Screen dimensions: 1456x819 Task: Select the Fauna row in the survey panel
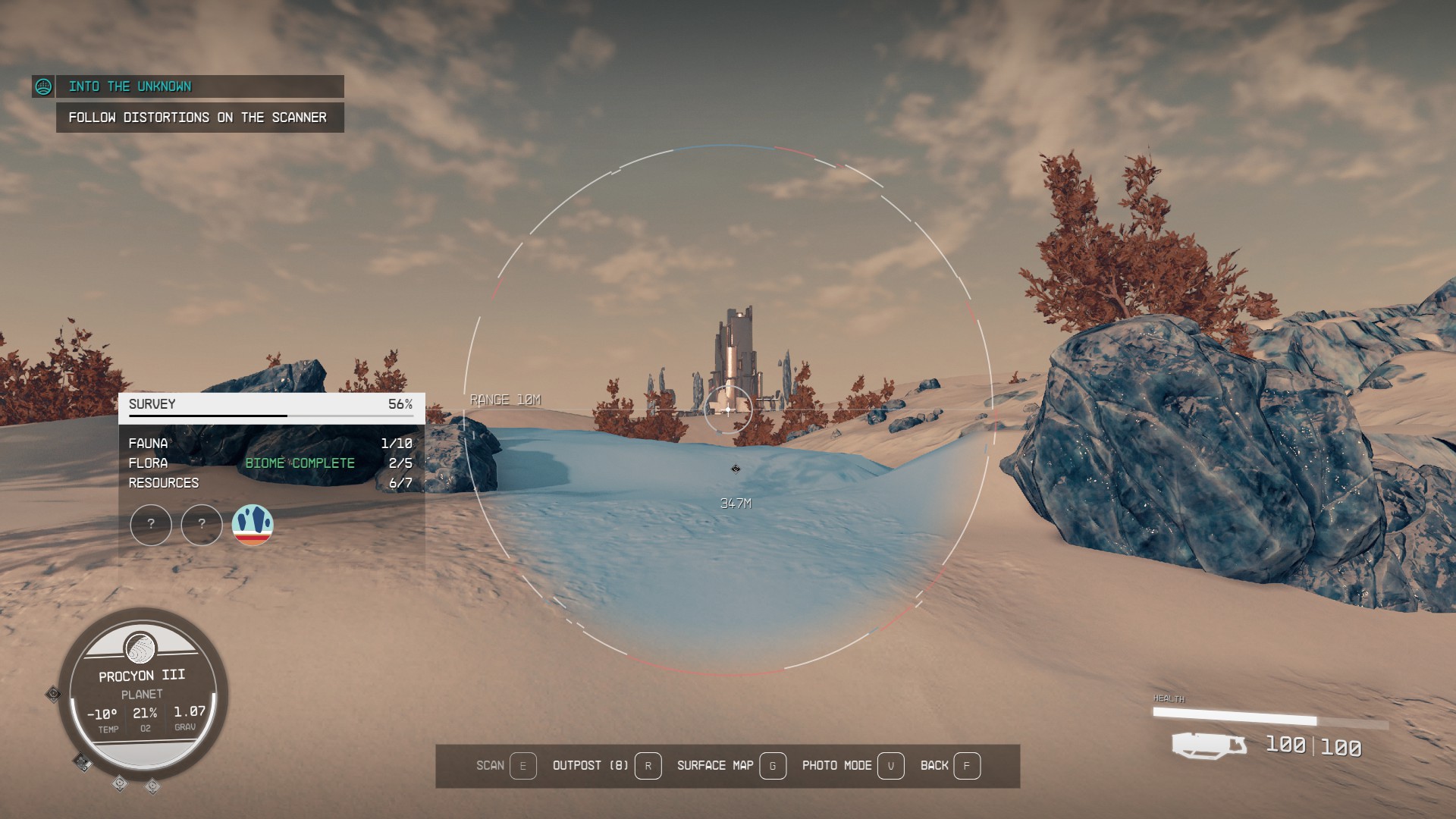pyautogui.click(x=149, y=443)
